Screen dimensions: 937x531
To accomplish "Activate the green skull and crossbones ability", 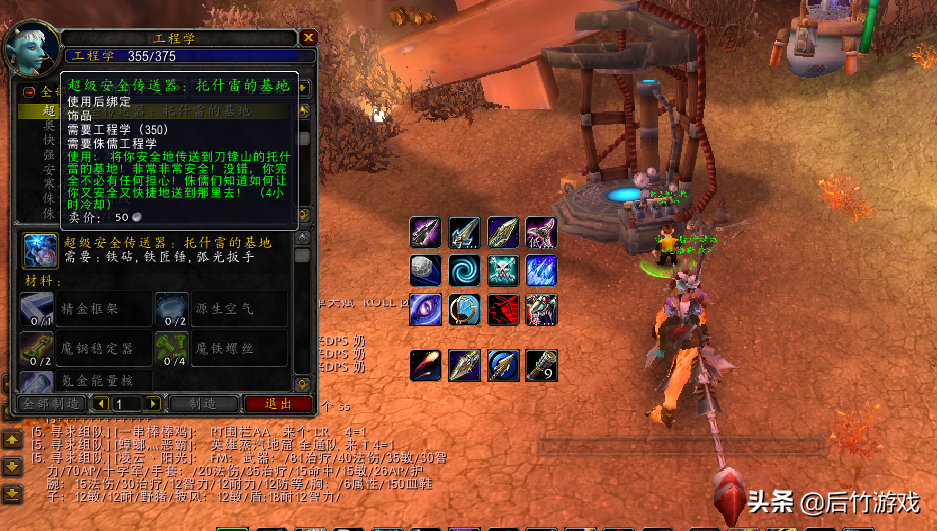I will (503, 271).
